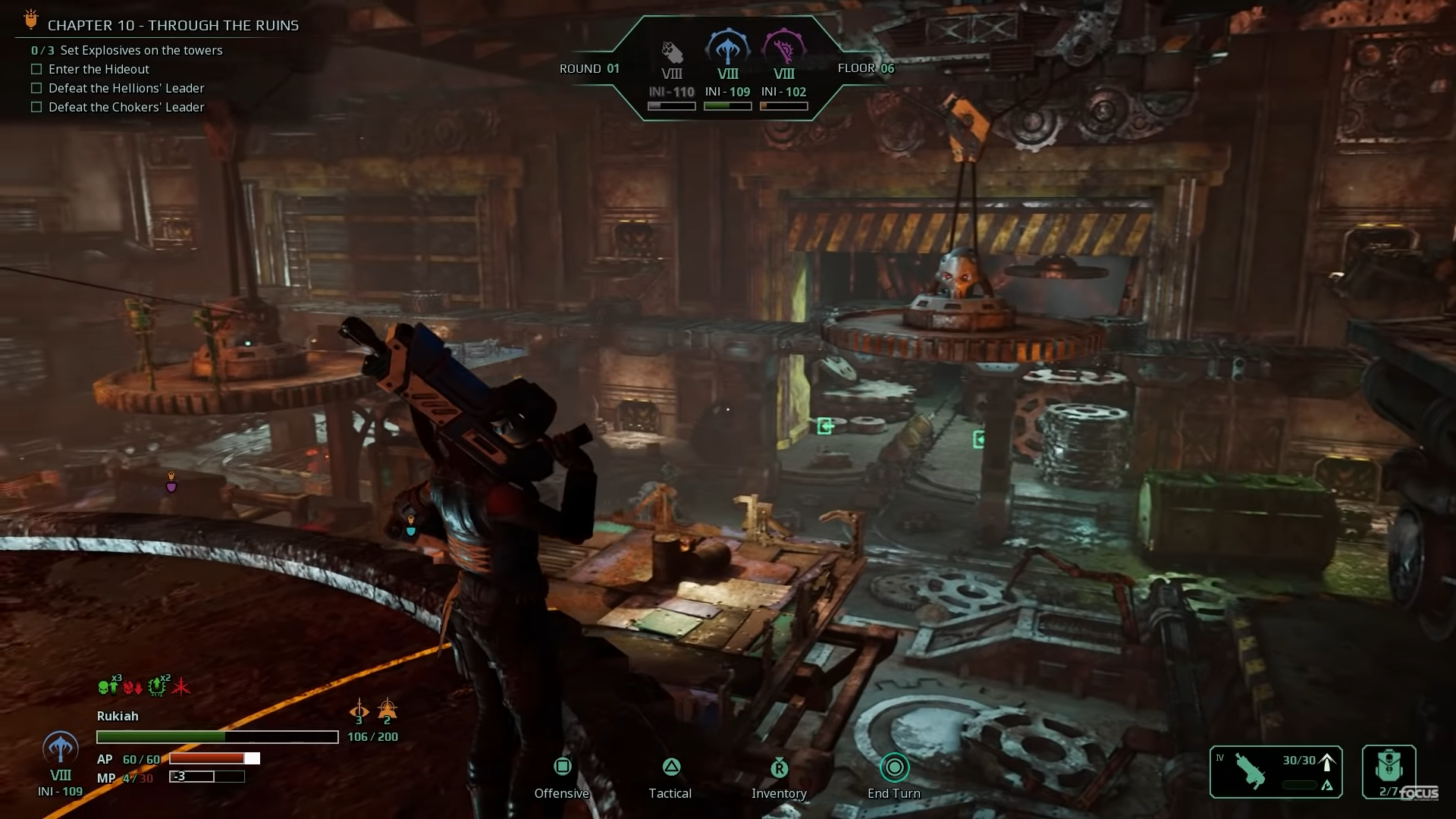This screenshot has width=1456, height=819.
Task: Inspect the green chip x2 buff icon
Action: pyautogui.click(x=157, y=686)
